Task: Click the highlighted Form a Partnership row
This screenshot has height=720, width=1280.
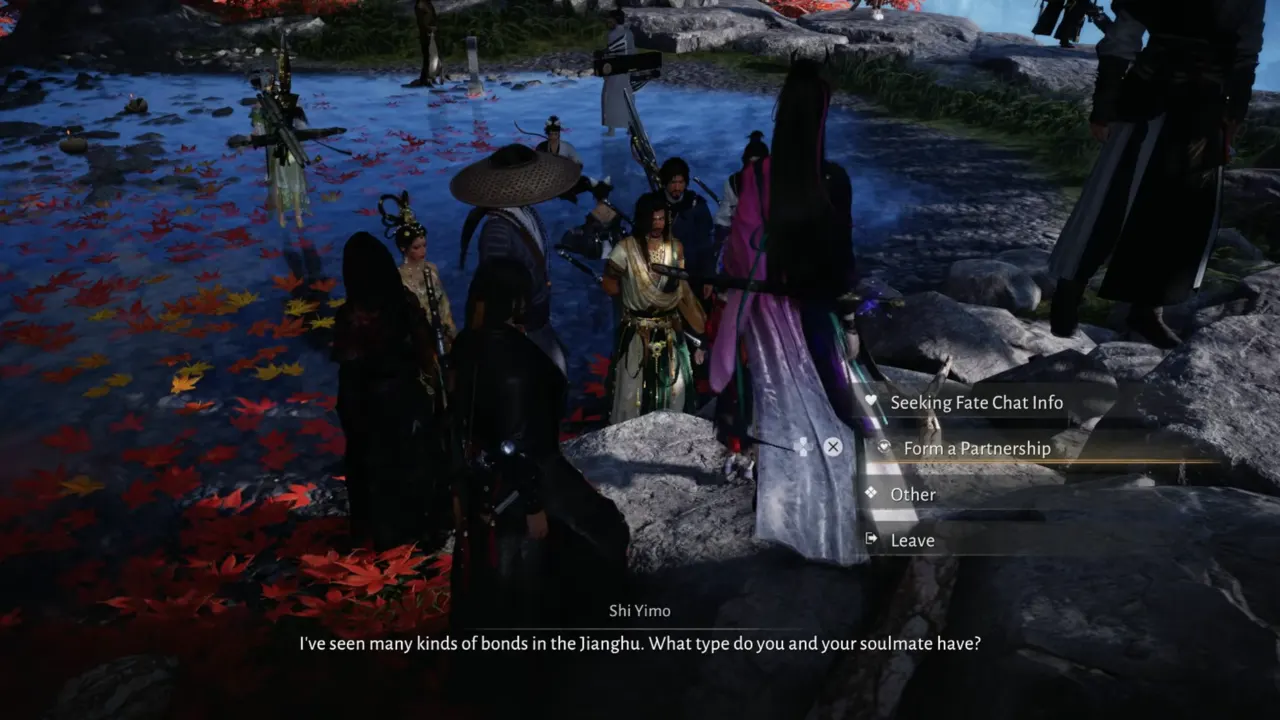Action: pos(977,448)
